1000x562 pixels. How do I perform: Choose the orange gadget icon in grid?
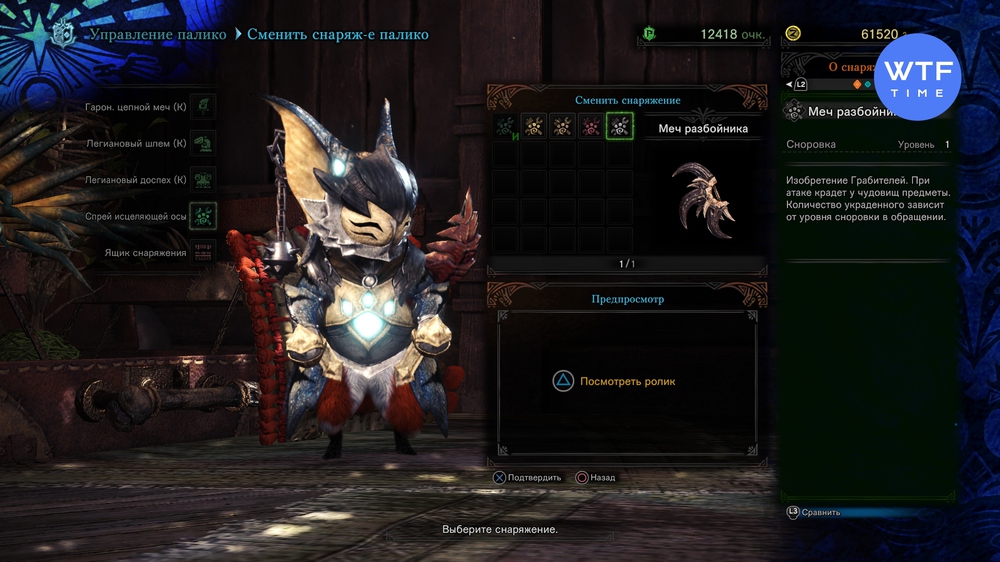coord(563,127)
